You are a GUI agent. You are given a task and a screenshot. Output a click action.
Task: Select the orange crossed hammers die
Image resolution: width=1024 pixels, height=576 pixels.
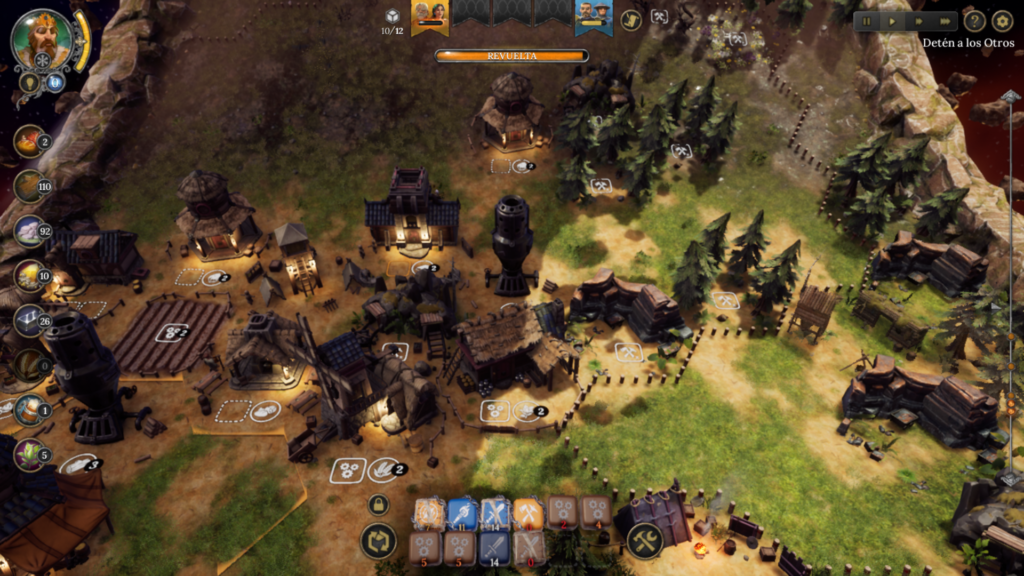[x=528, y=514]
